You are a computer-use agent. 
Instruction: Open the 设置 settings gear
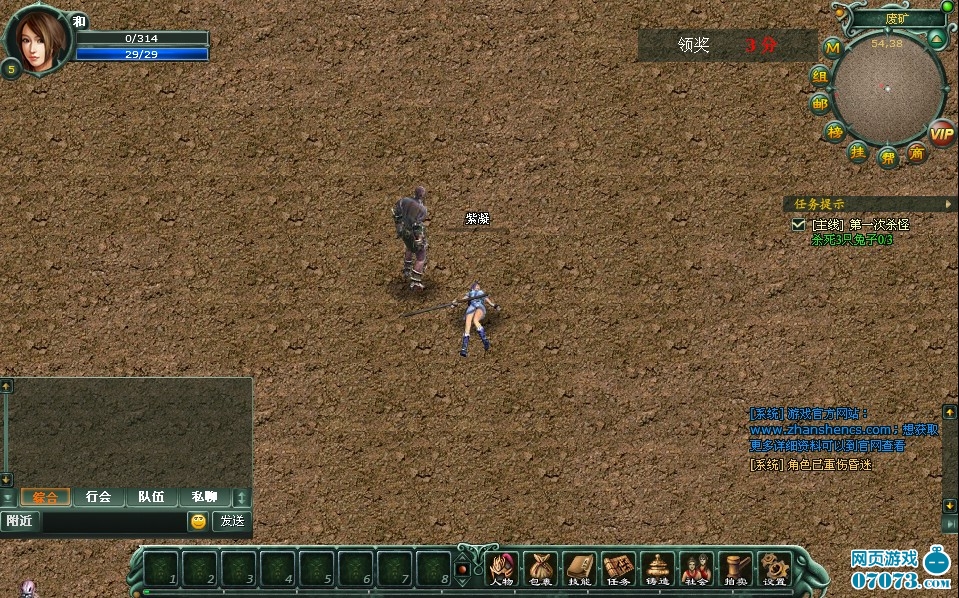[x=774, y=568]
